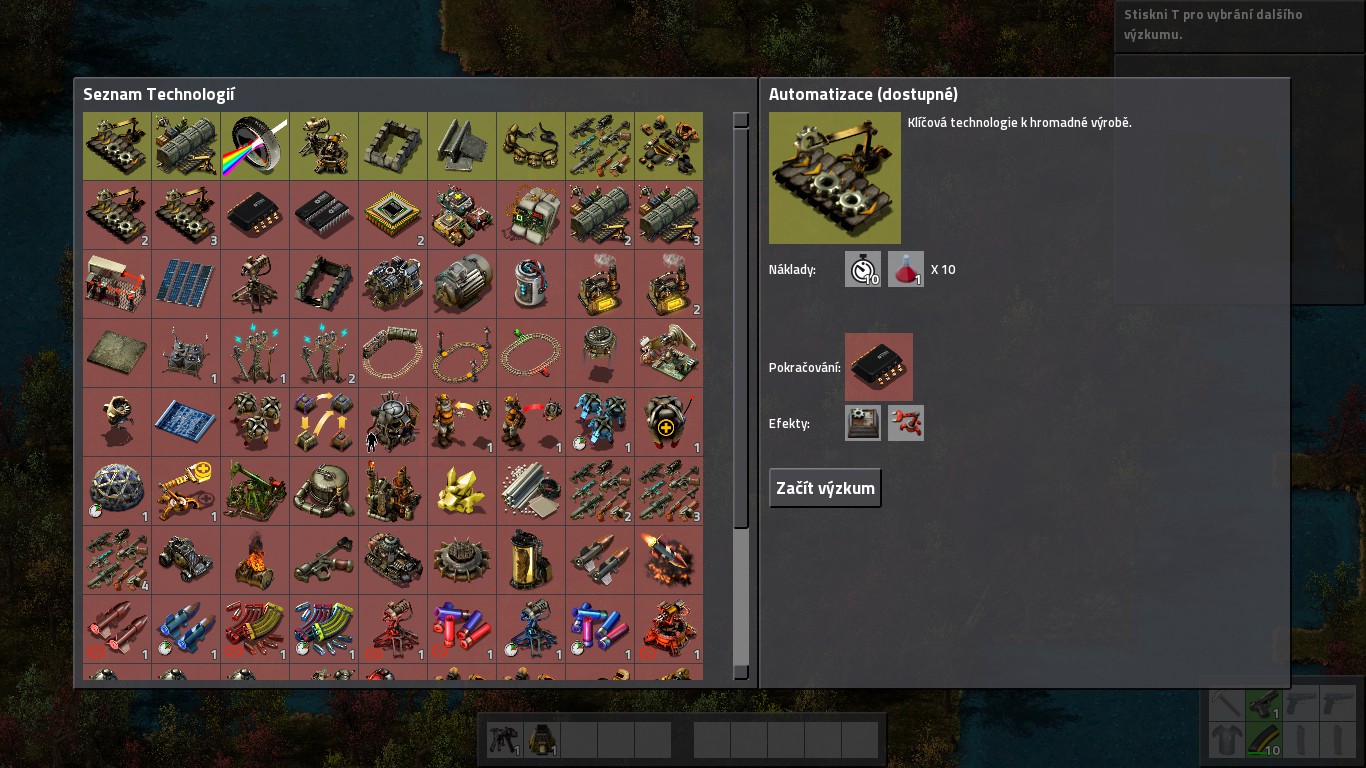Choose the campfire flame technology

(255, 560)
